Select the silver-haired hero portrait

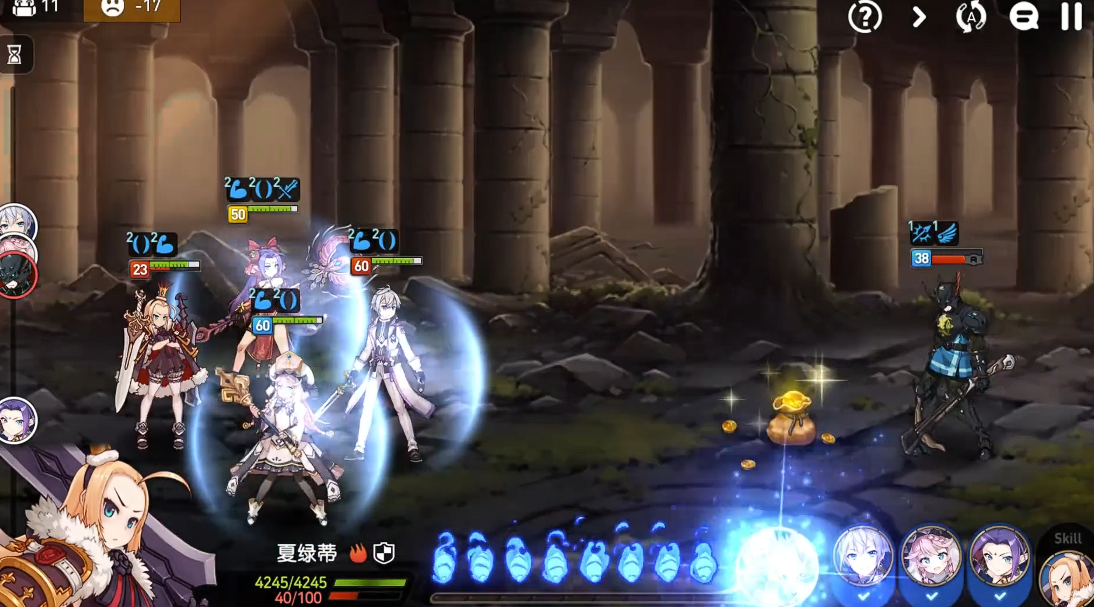(x=863, y=557)
